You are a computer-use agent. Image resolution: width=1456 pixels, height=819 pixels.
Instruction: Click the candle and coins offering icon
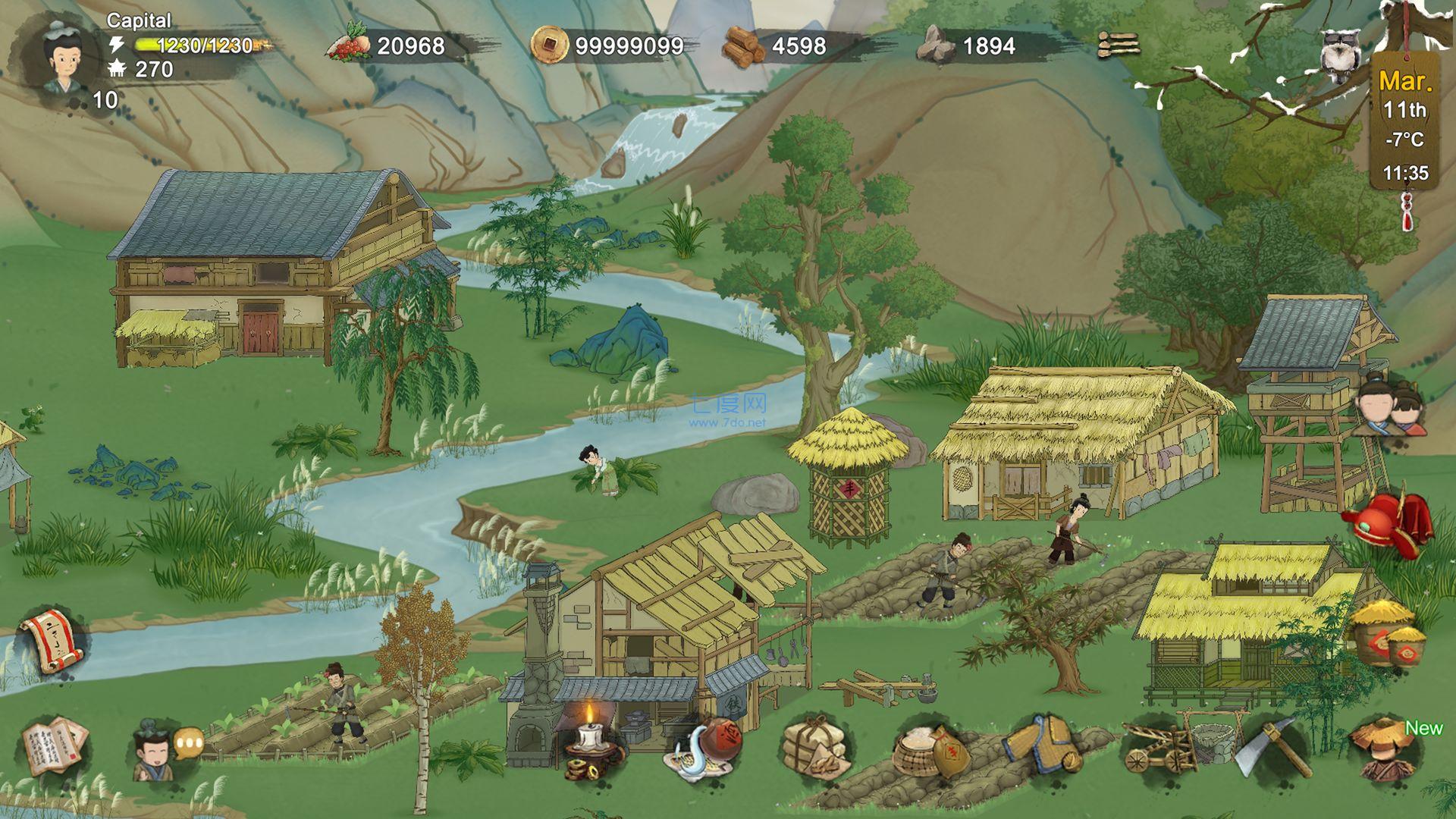coord(590,747)
